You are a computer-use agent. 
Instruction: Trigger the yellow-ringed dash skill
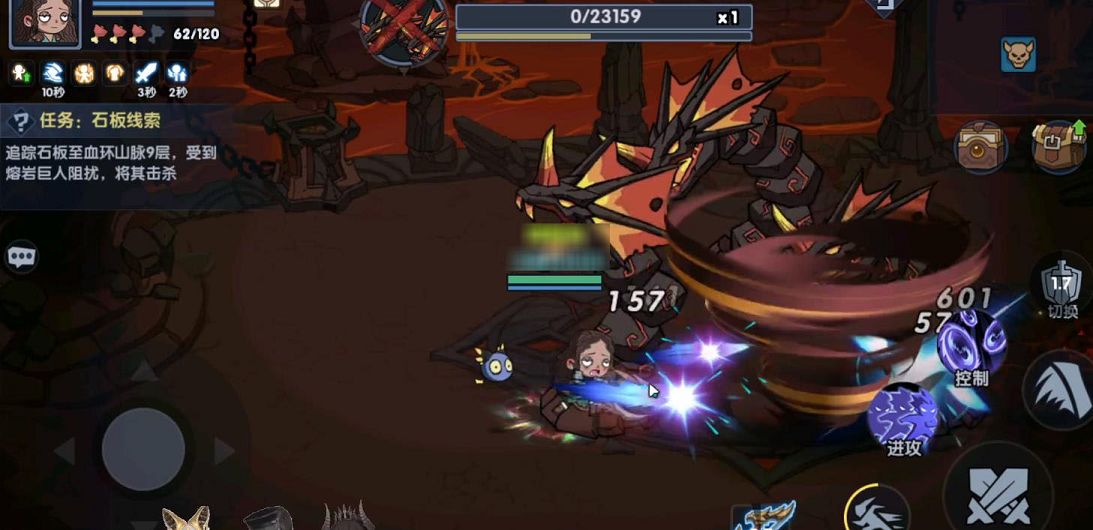point(876,510)
